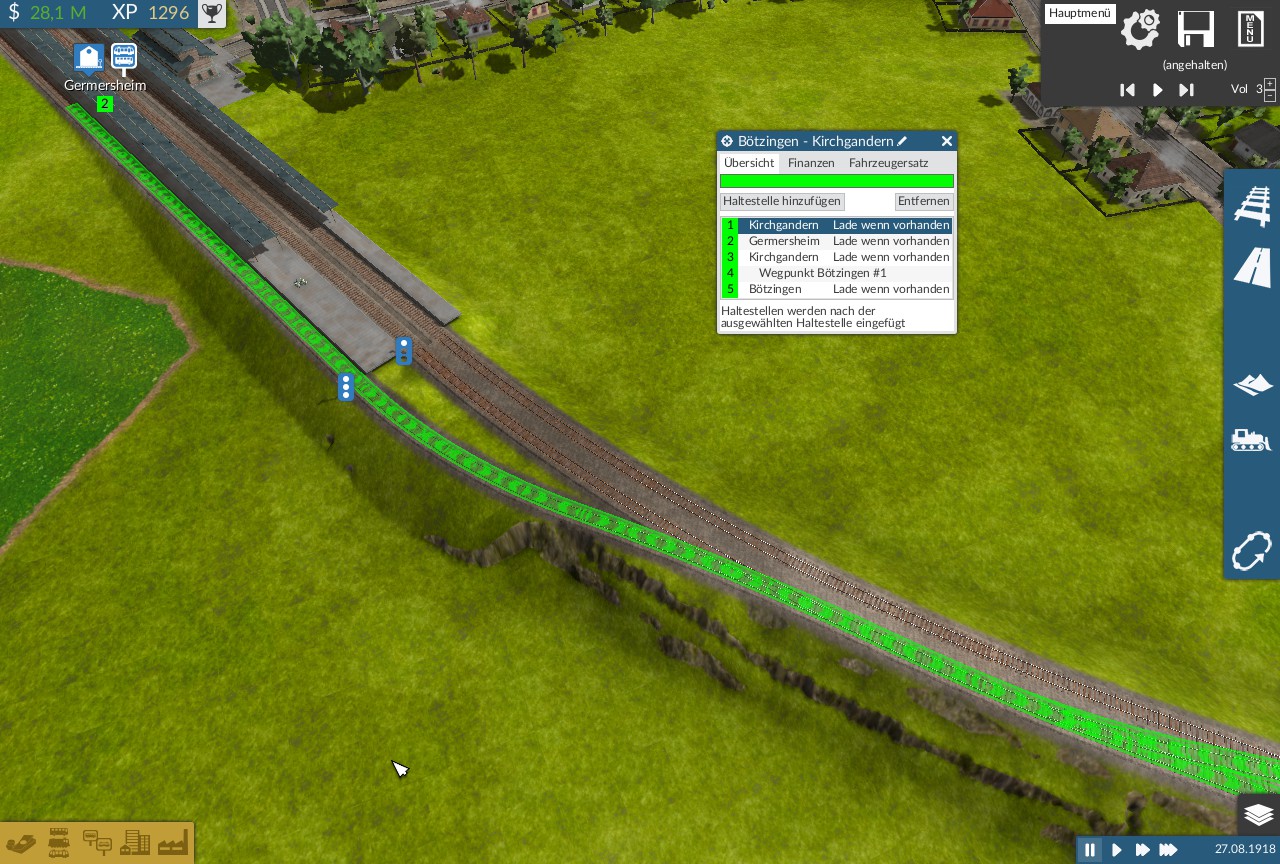
Task: Increase music volume with the plus button
Action: pos(1270,84)
